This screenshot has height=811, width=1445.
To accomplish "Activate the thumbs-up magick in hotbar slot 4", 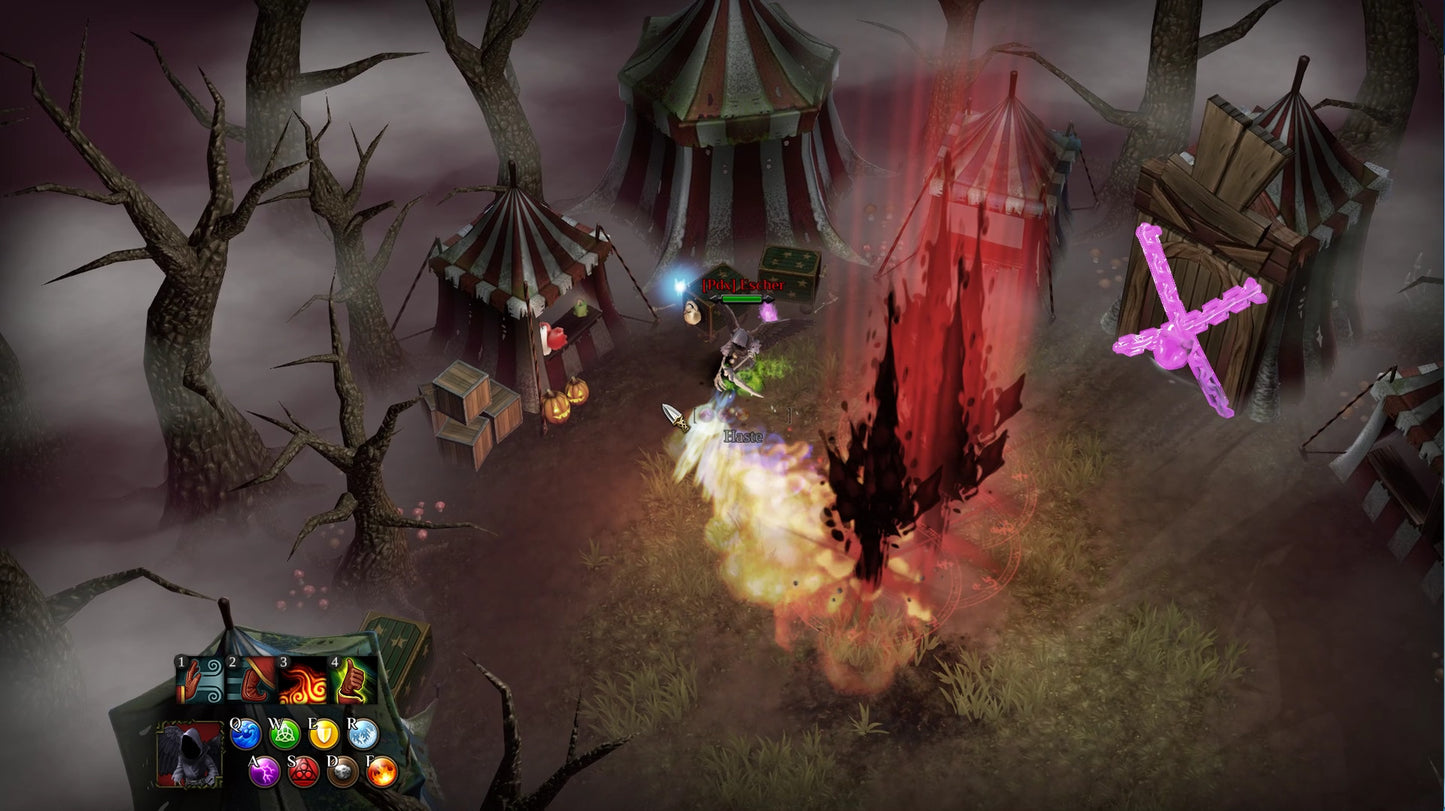I will click(352, 680).
